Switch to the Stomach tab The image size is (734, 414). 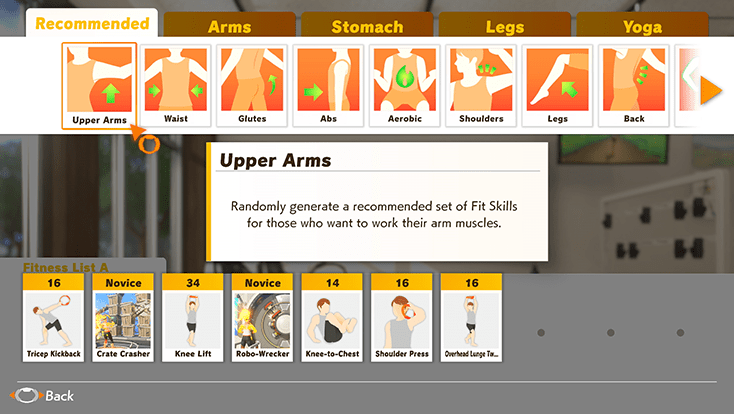(x=367, y=27)
